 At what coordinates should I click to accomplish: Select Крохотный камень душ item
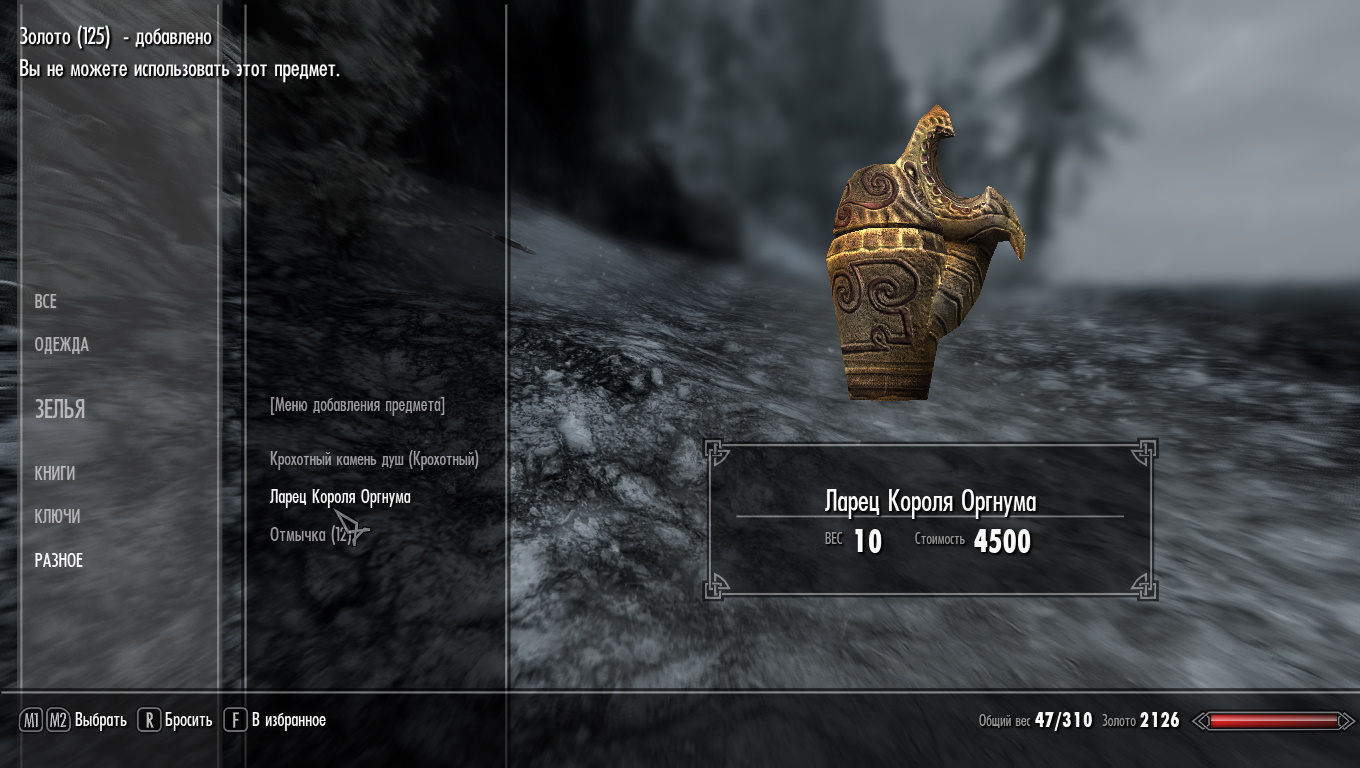pyautogui.click(x=374, y=459)
